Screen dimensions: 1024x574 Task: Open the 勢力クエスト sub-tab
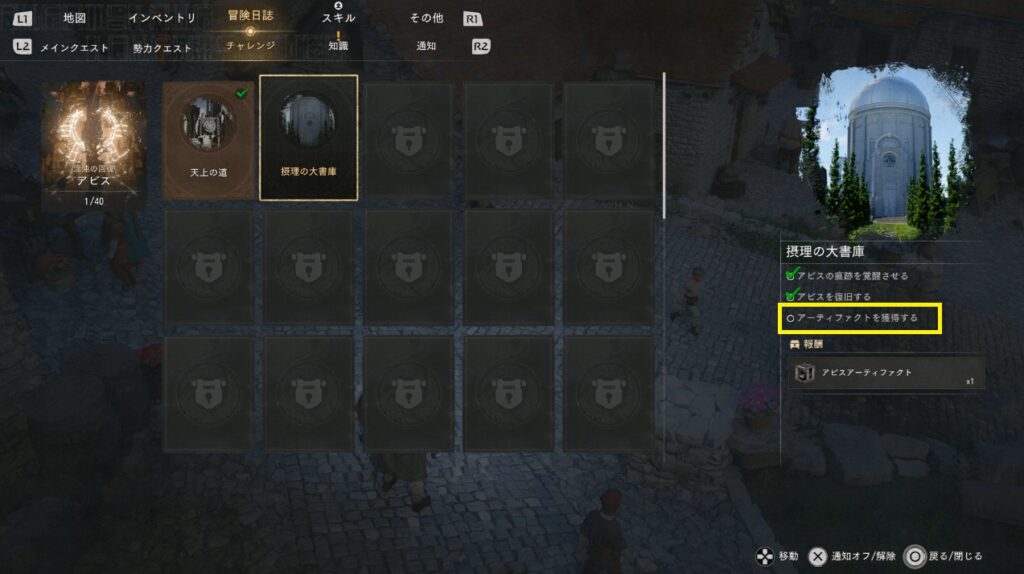pos(160,46)
